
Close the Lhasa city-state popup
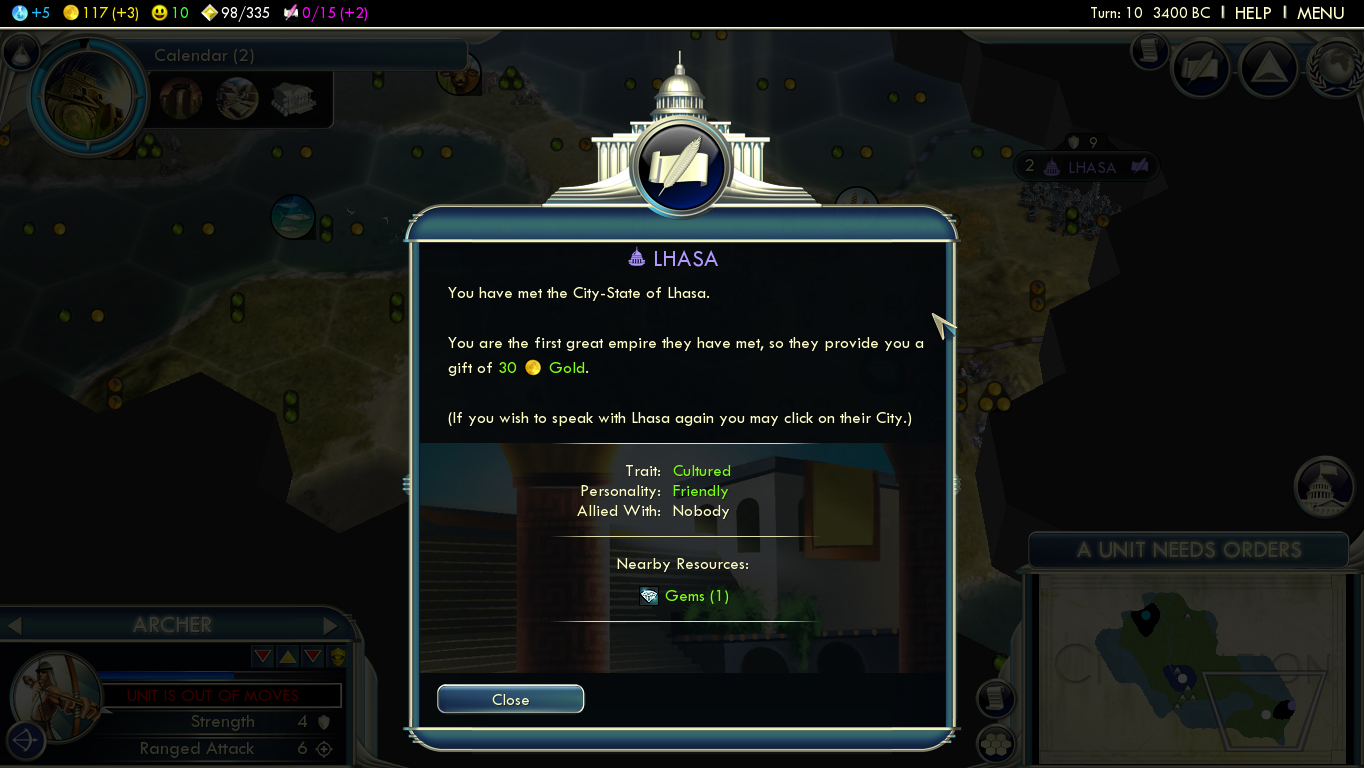click(510, 700)
